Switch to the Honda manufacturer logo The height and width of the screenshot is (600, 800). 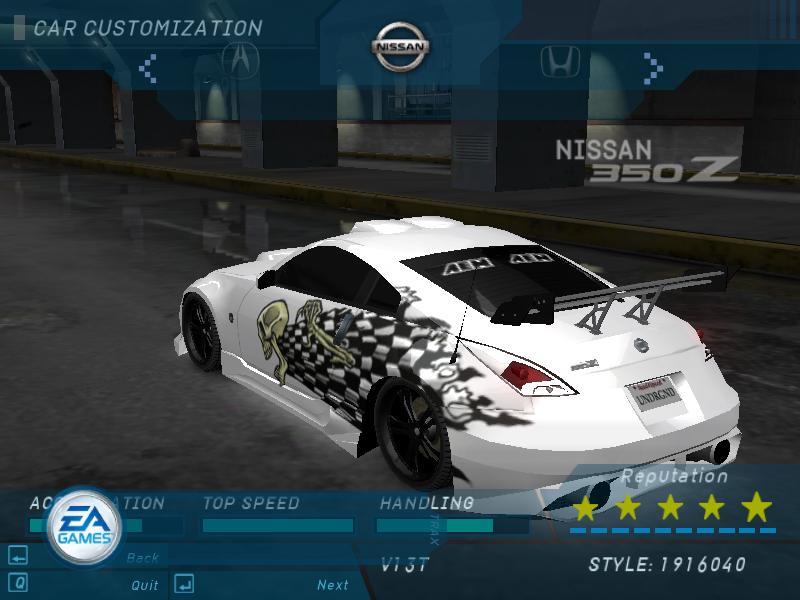click(561, 63)
